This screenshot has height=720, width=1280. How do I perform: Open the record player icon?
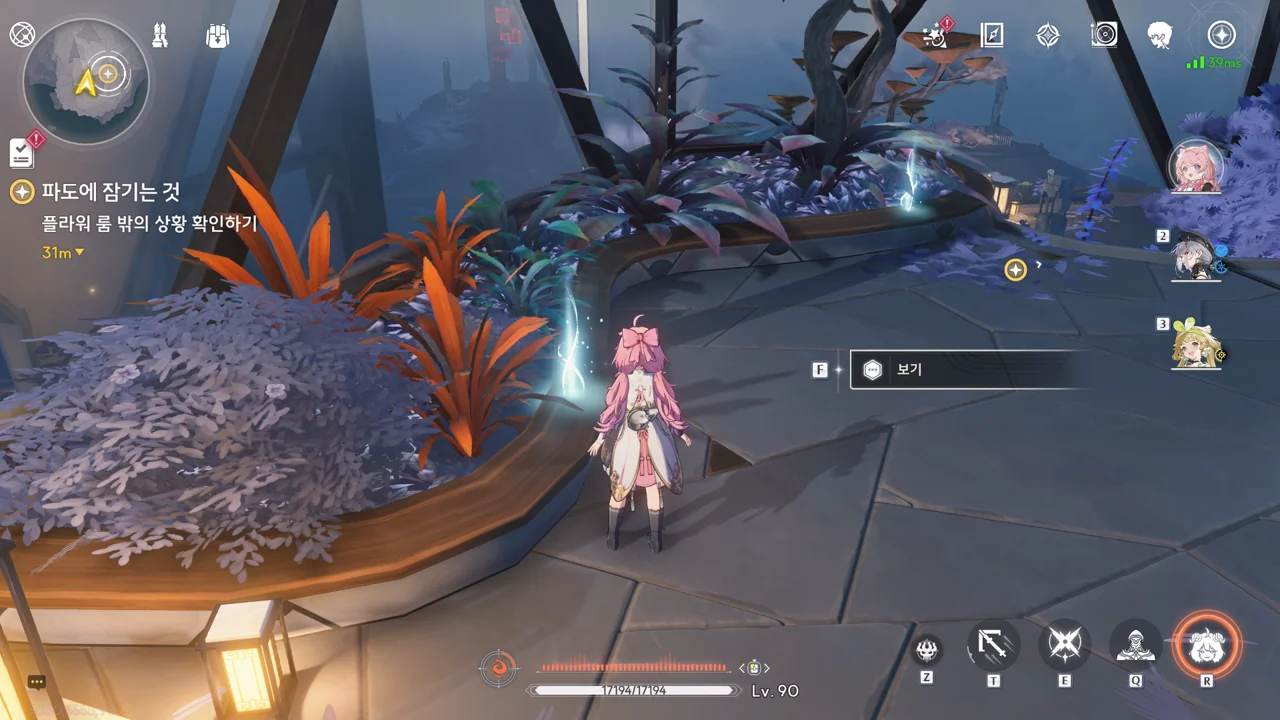(1104, 36)
